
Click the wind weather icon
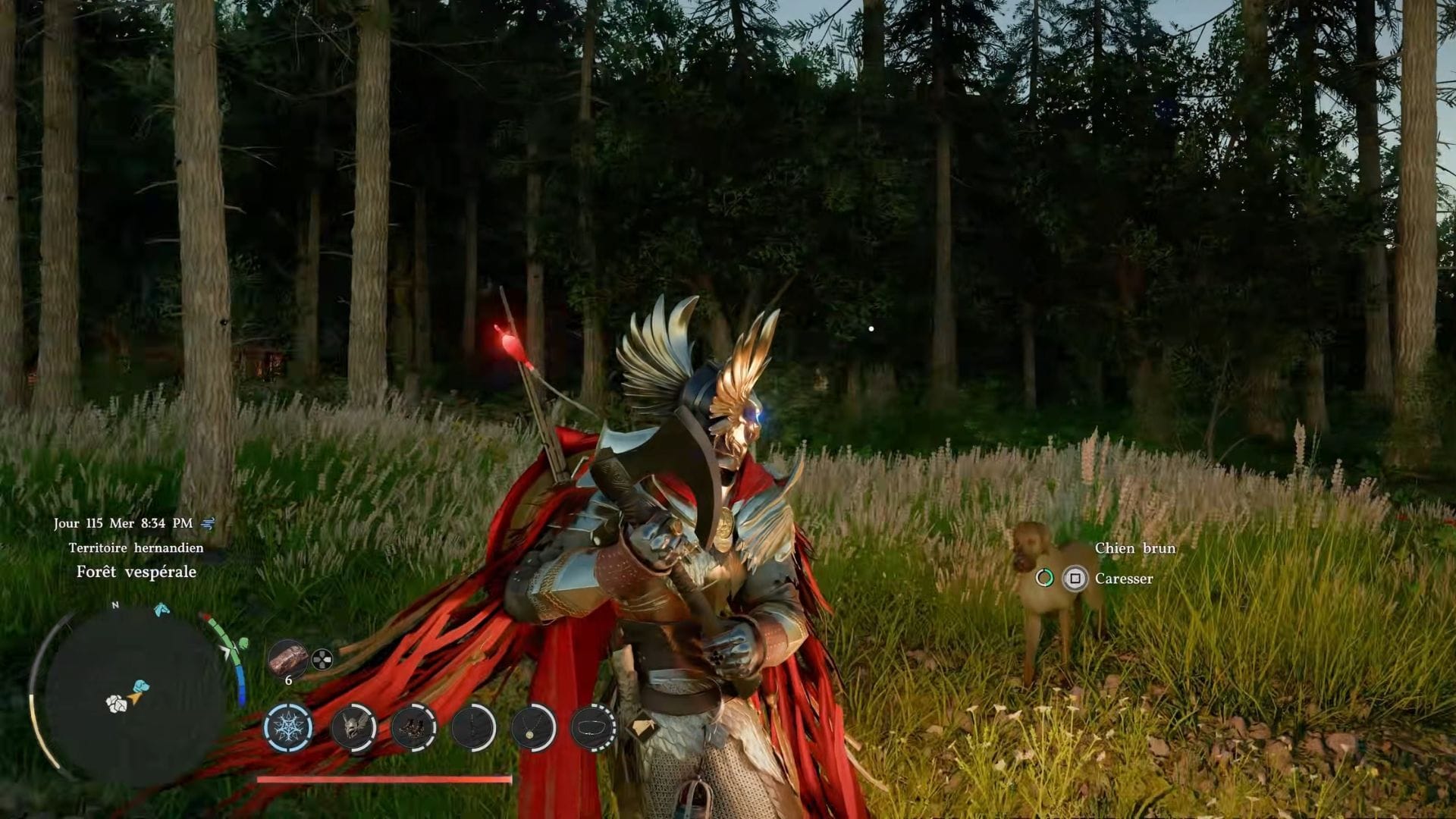209,523
